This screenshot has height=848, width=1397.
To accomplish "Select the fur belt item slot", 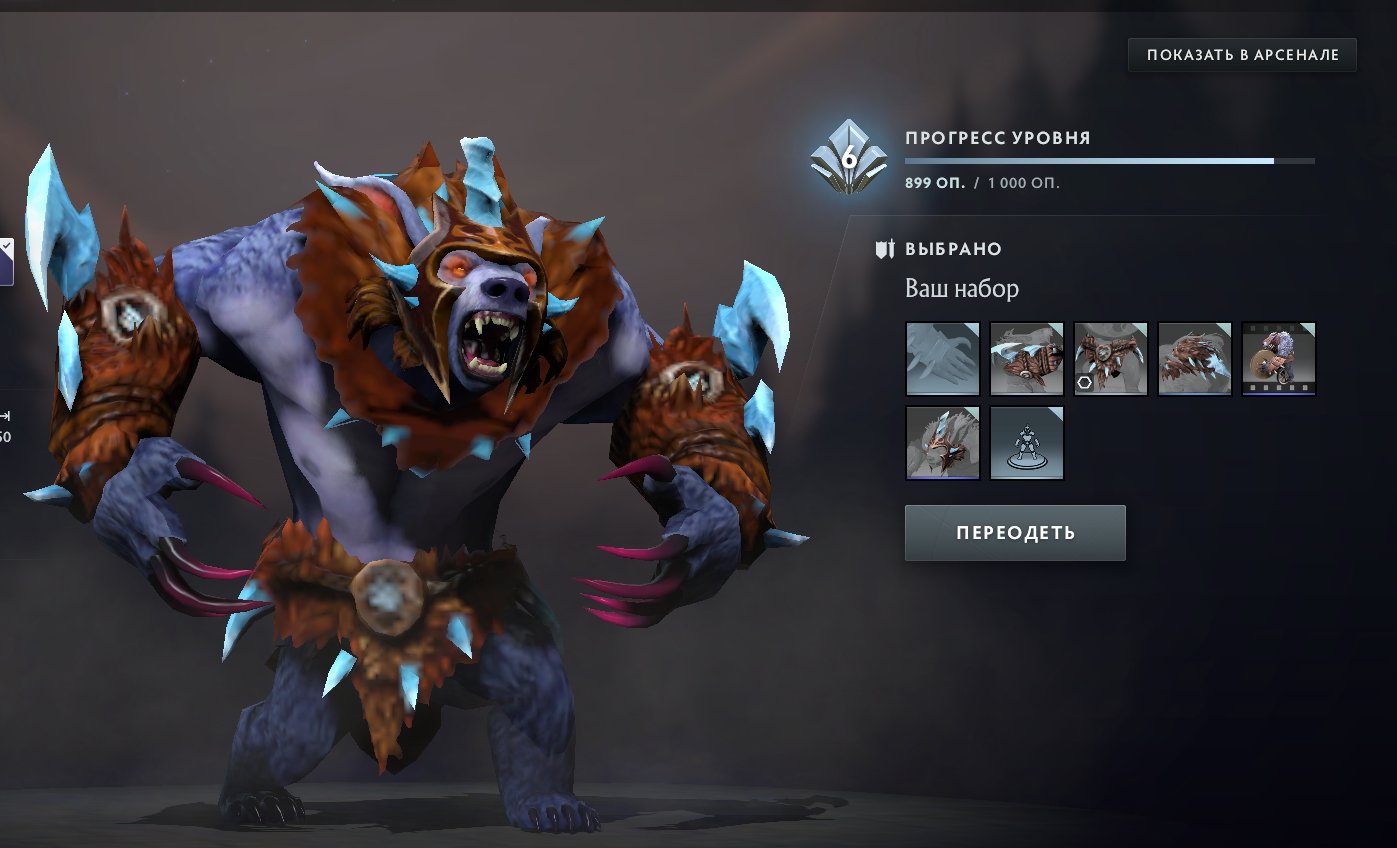I will [1110, 359].
